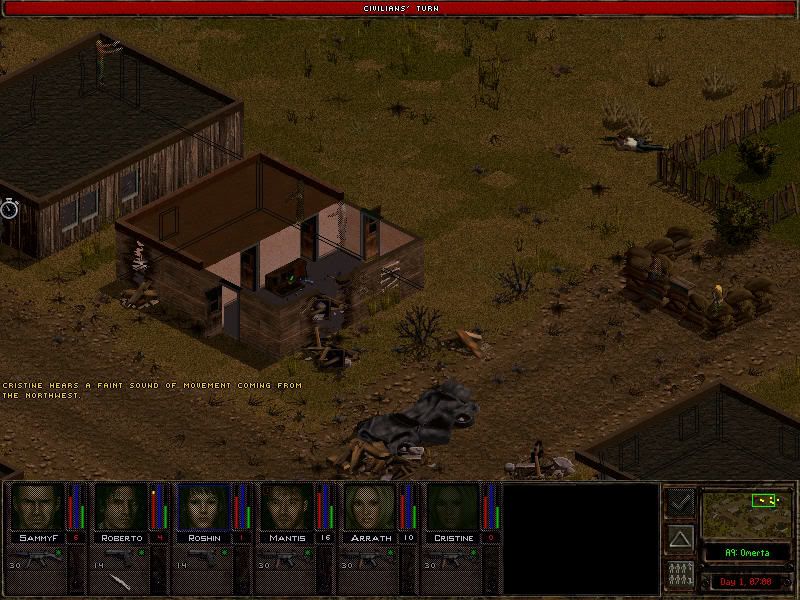
Task: Select SammyF's portrait
Action: 37,507
